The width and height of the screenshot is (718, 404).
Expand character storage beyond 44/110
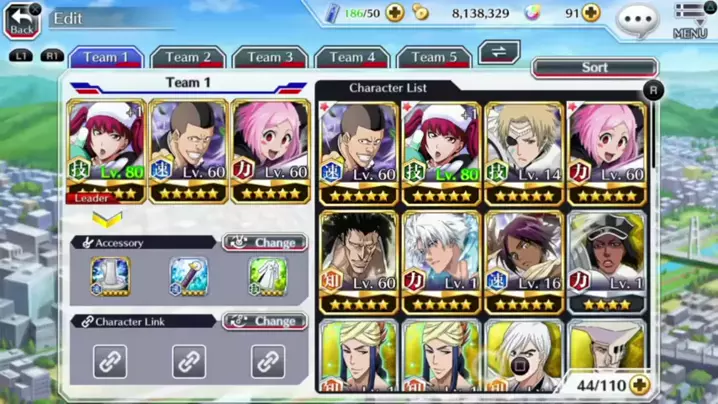coord(638,384)
